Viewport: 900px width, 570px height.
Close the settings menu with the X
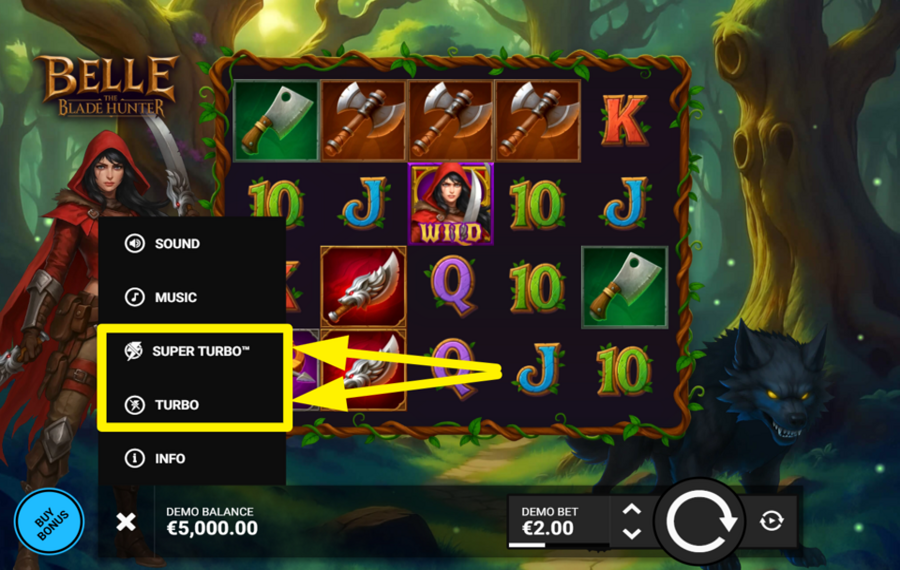pos(126,521)
